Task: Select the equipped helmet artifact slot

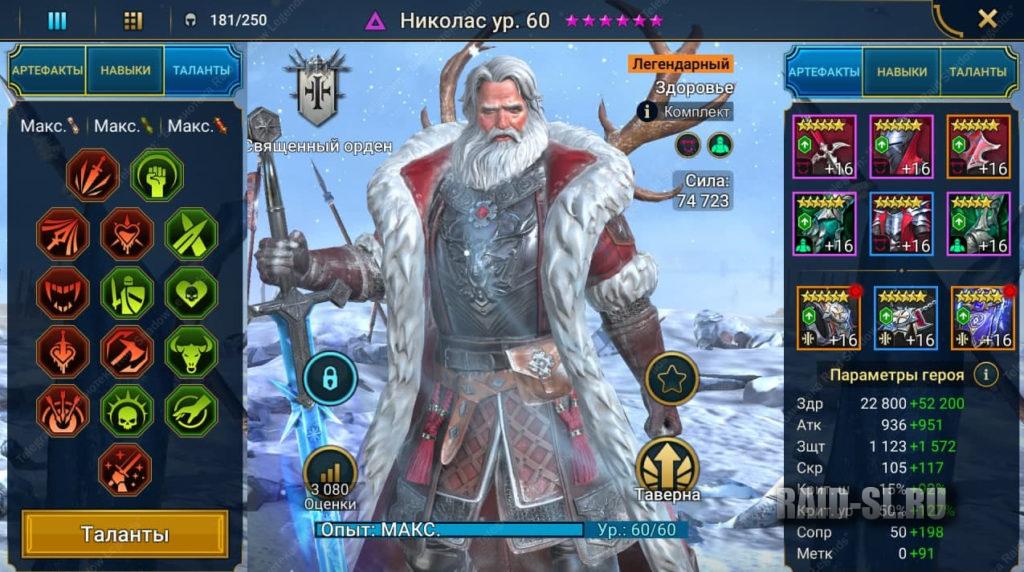Action: point(901,146)
